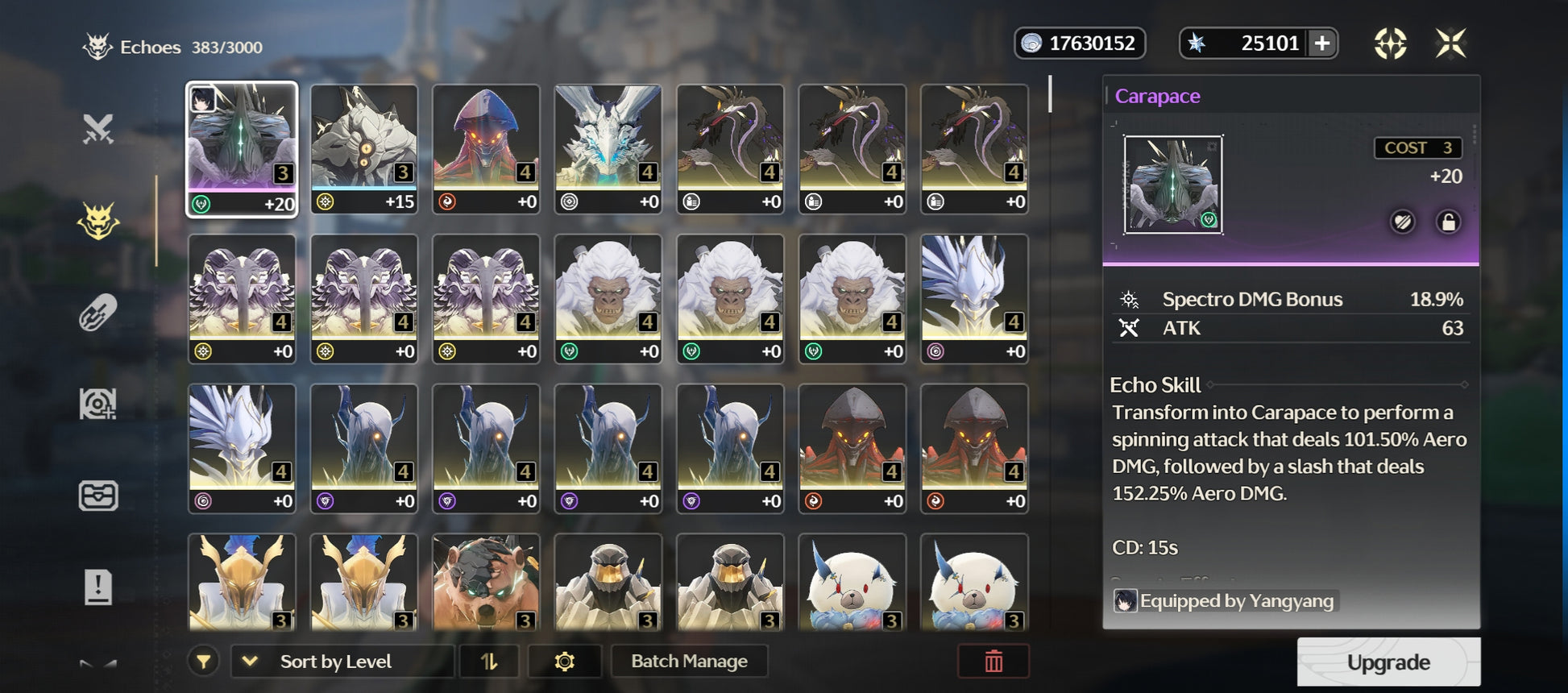Viewport: 1568px width, 693px height.
Task: Close the Echoes inventory screen
Action: coord(1450,44)
